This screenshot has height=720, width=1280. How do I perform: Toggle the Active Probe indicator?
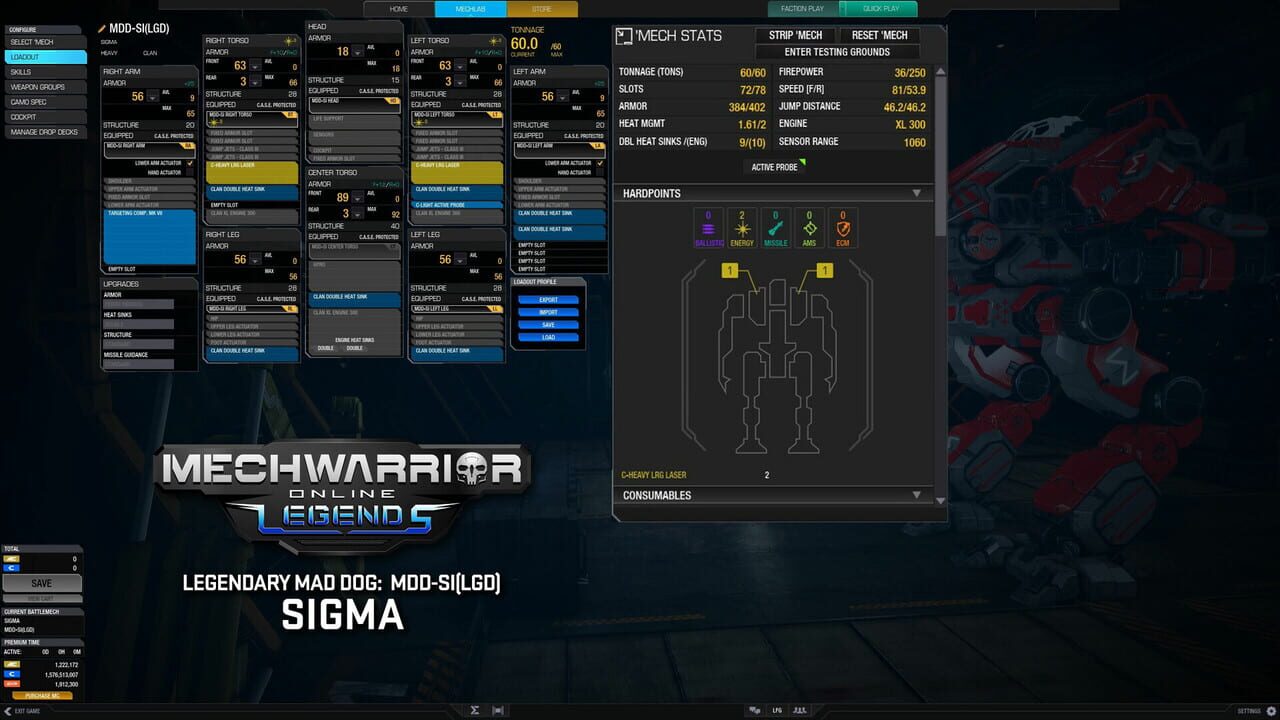tap(774, 167)
